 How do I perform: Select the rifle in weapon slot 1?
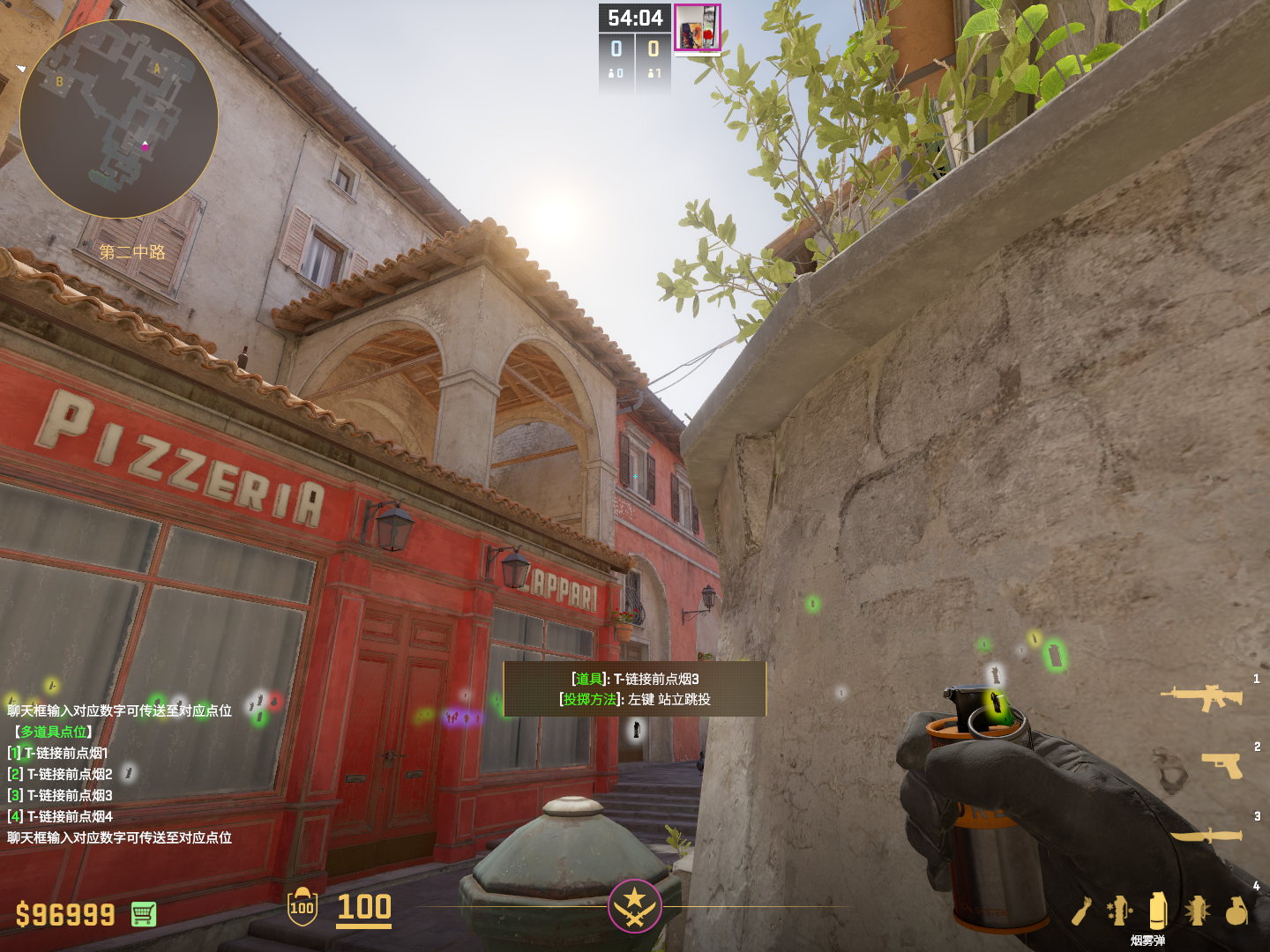pos(1202,696)
